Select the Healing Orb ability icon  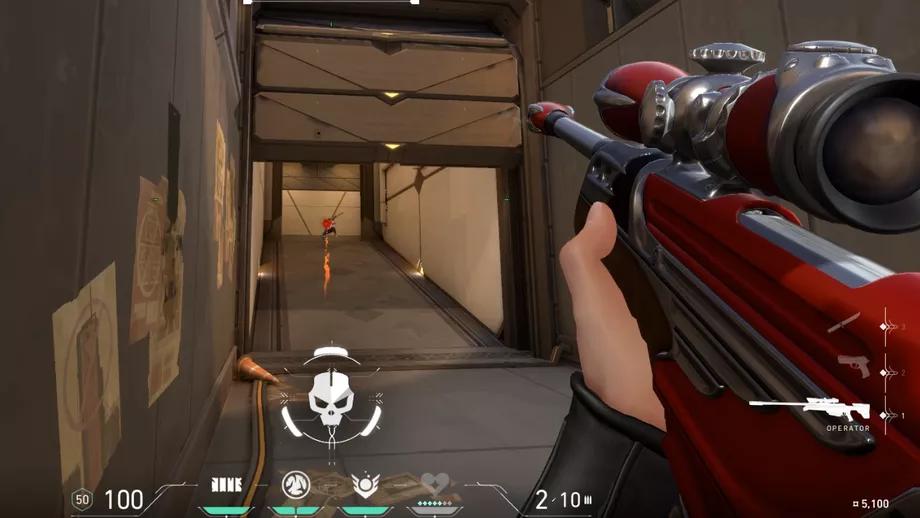pyautogui.click(x=365, y=485)
